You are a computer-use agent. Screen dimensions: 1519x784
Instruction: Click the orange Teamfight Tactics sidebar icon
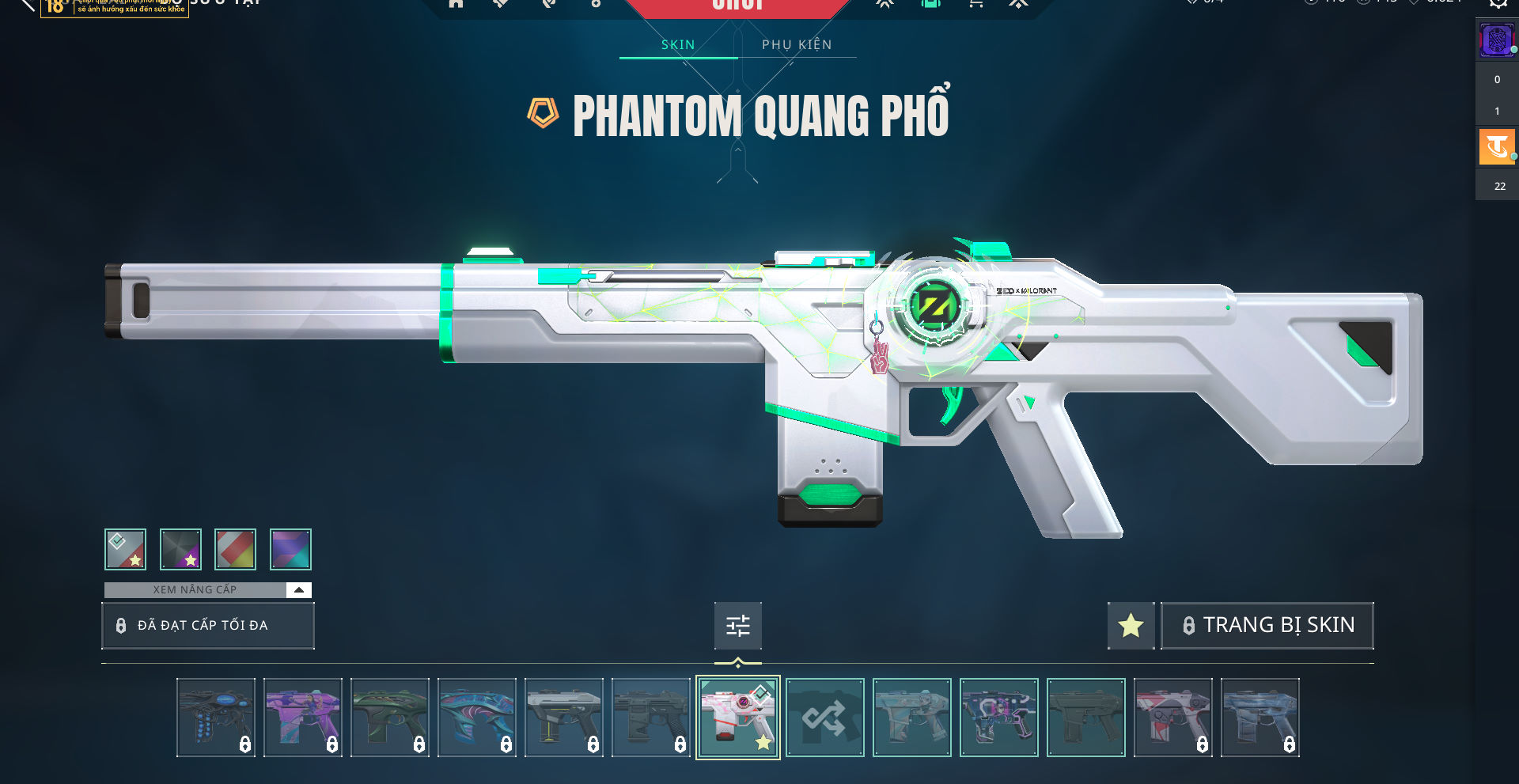coord(1496,147)
